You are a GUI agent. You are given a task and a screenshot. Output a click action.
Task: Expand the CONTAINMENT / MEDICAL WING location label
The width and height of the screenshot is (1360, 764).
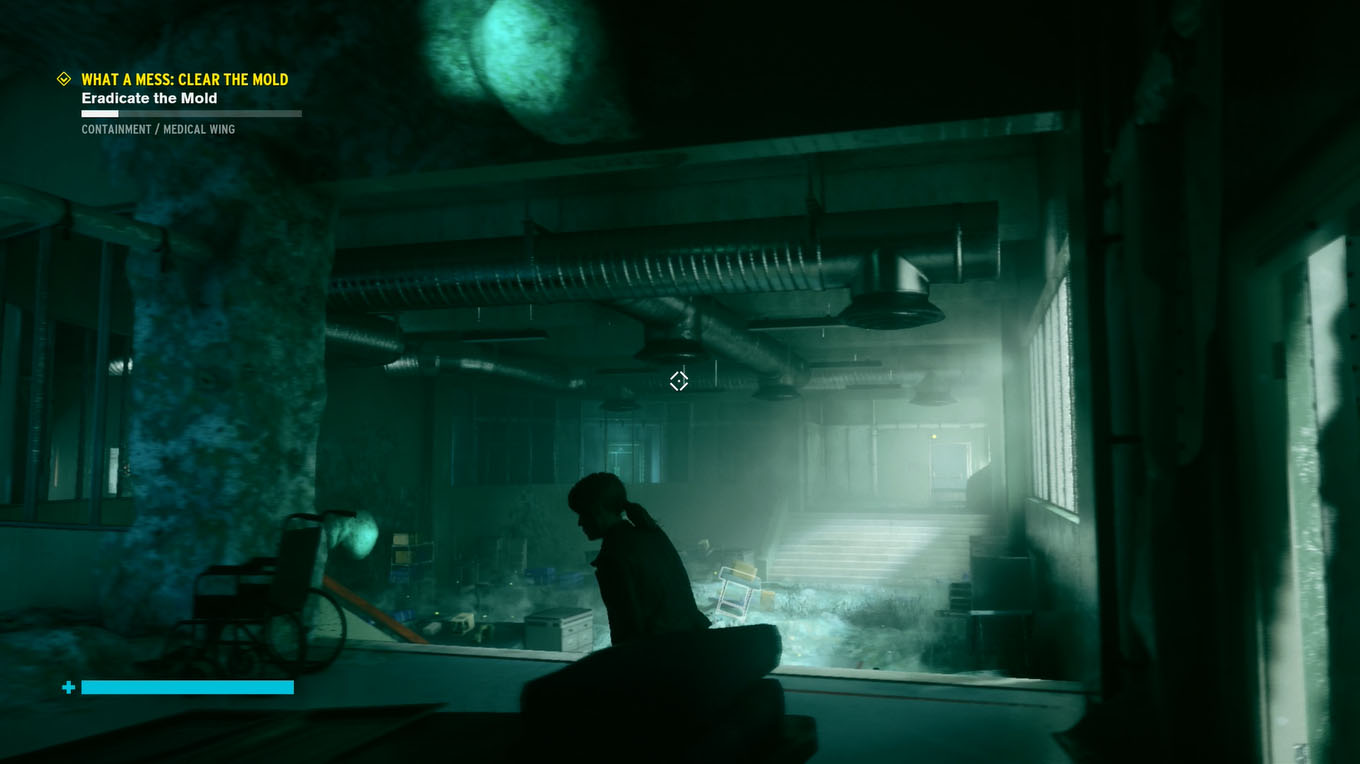(159, 129)
